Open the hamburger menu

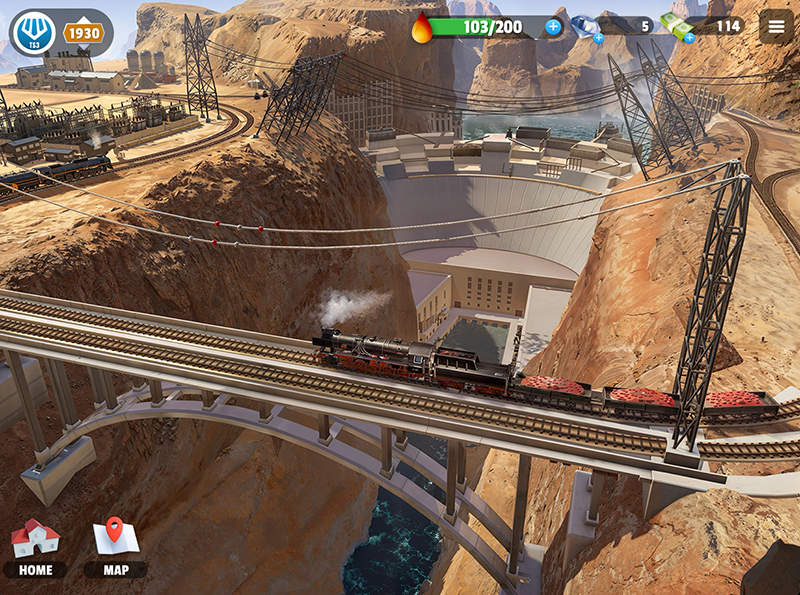(776, 26)
